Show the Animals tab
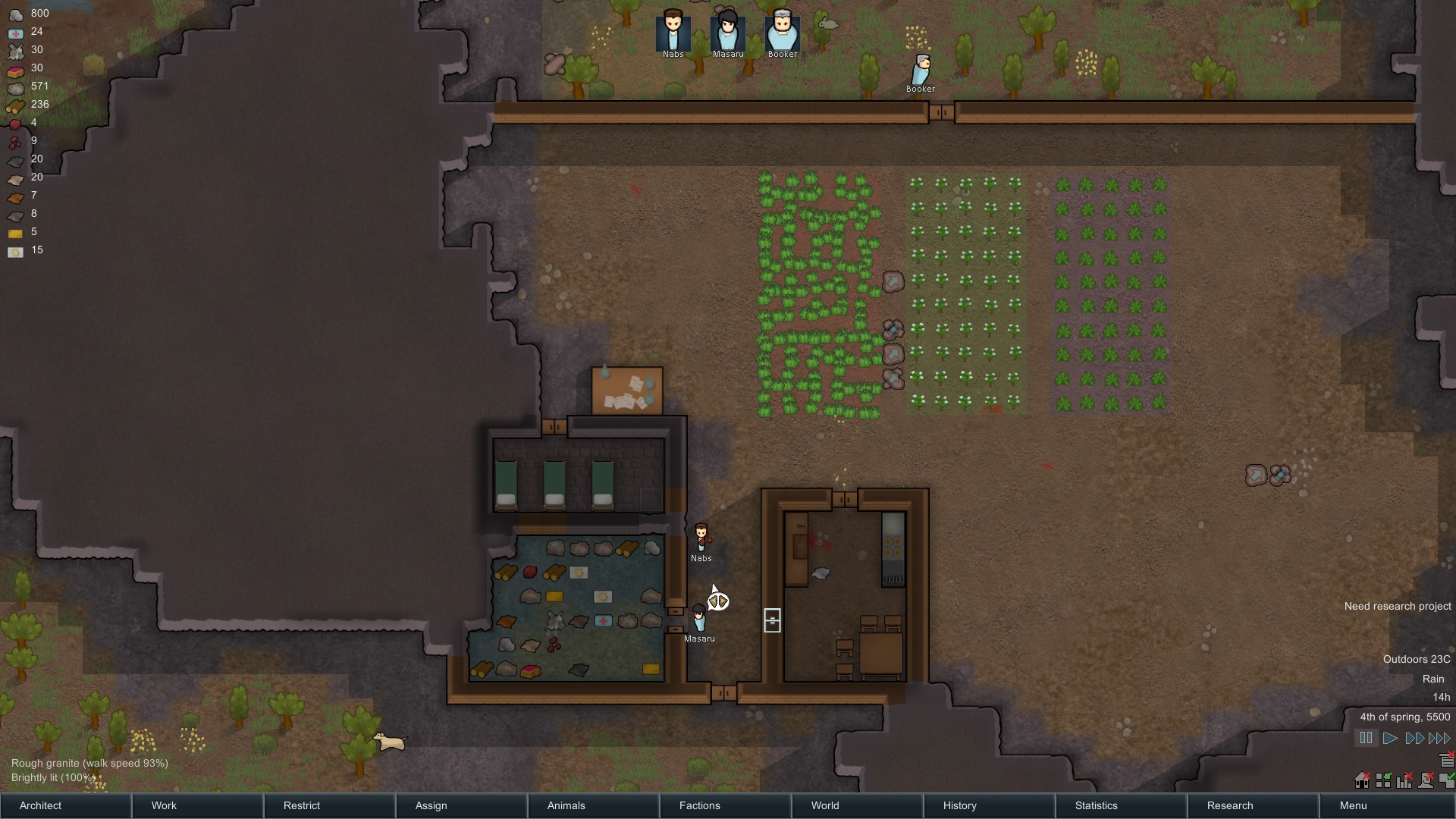 pos(593,805)
